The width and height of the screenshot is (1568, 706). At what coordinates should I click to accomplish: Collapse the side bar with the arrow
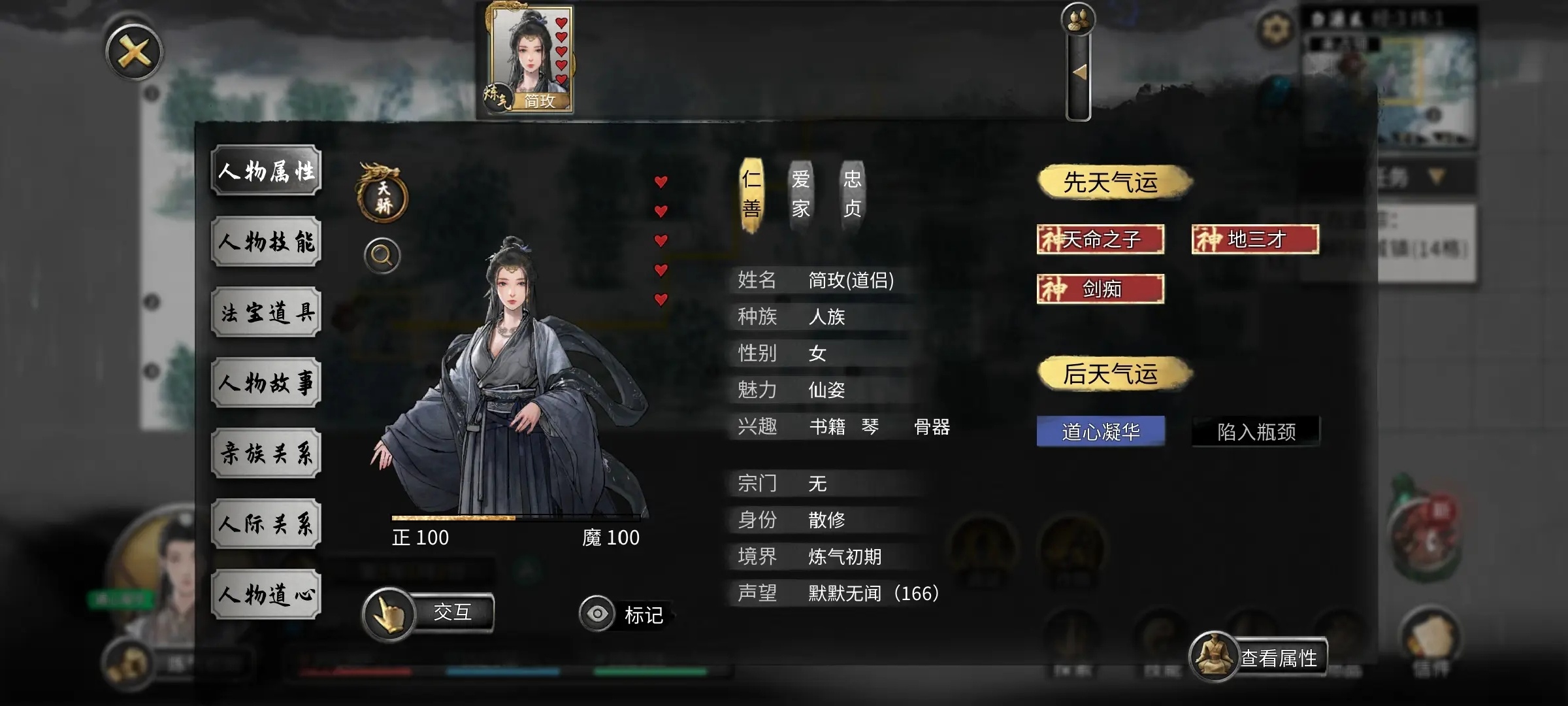pos(1079,73)
